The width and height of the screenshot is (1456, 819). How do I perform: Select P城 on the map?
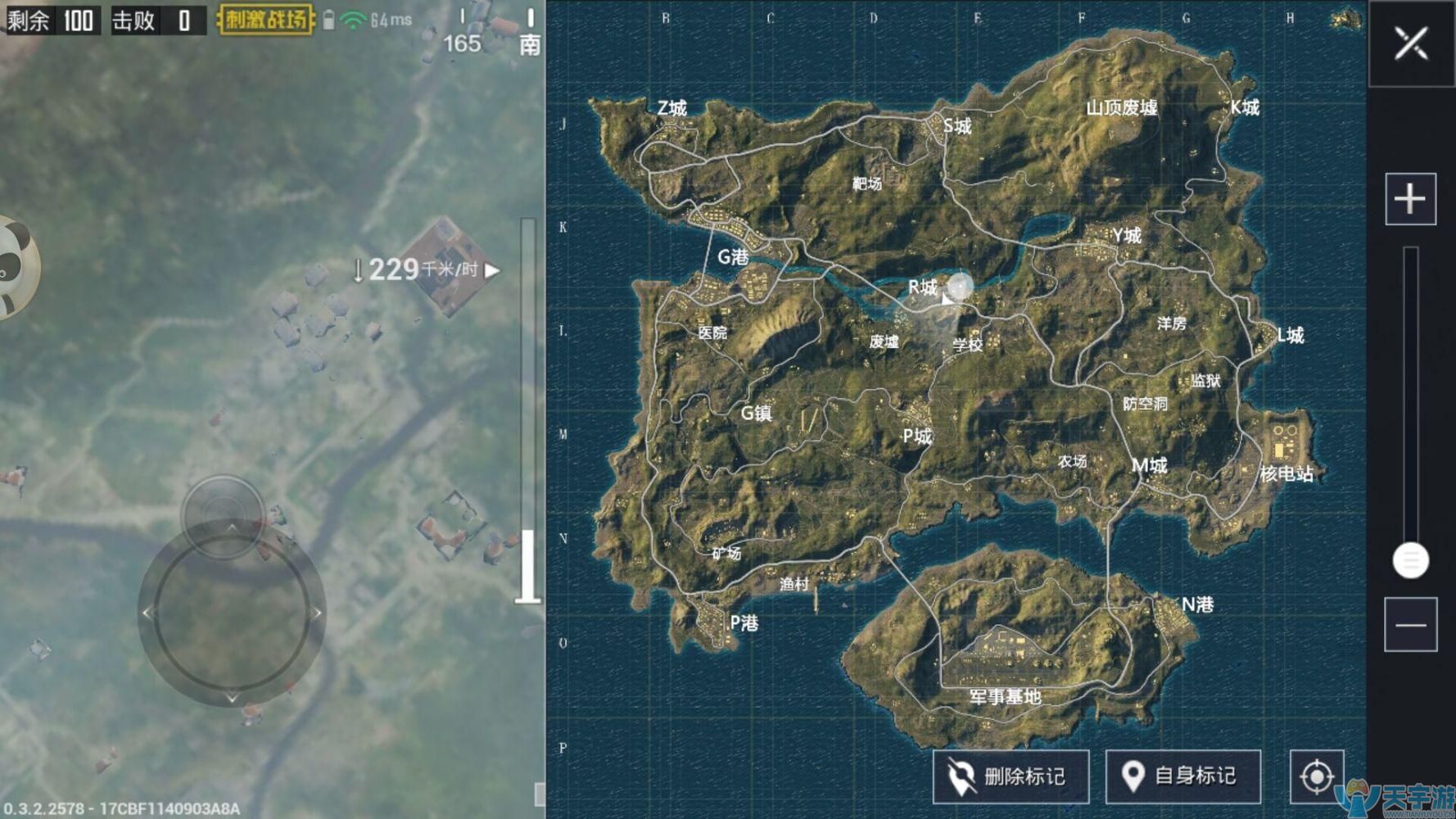(x=917, y=437)
